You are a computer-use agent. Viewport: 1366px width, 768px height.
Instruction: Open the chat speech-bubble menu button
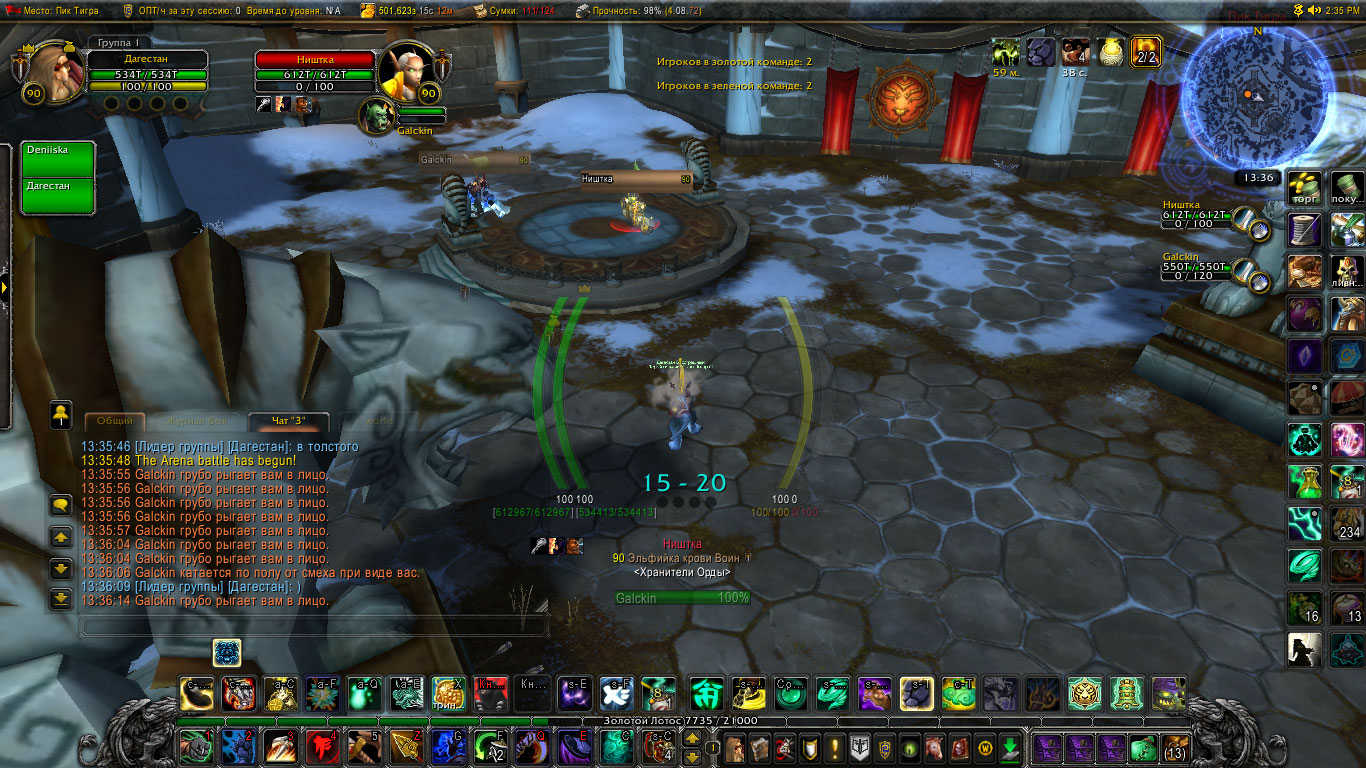(61, 505)
